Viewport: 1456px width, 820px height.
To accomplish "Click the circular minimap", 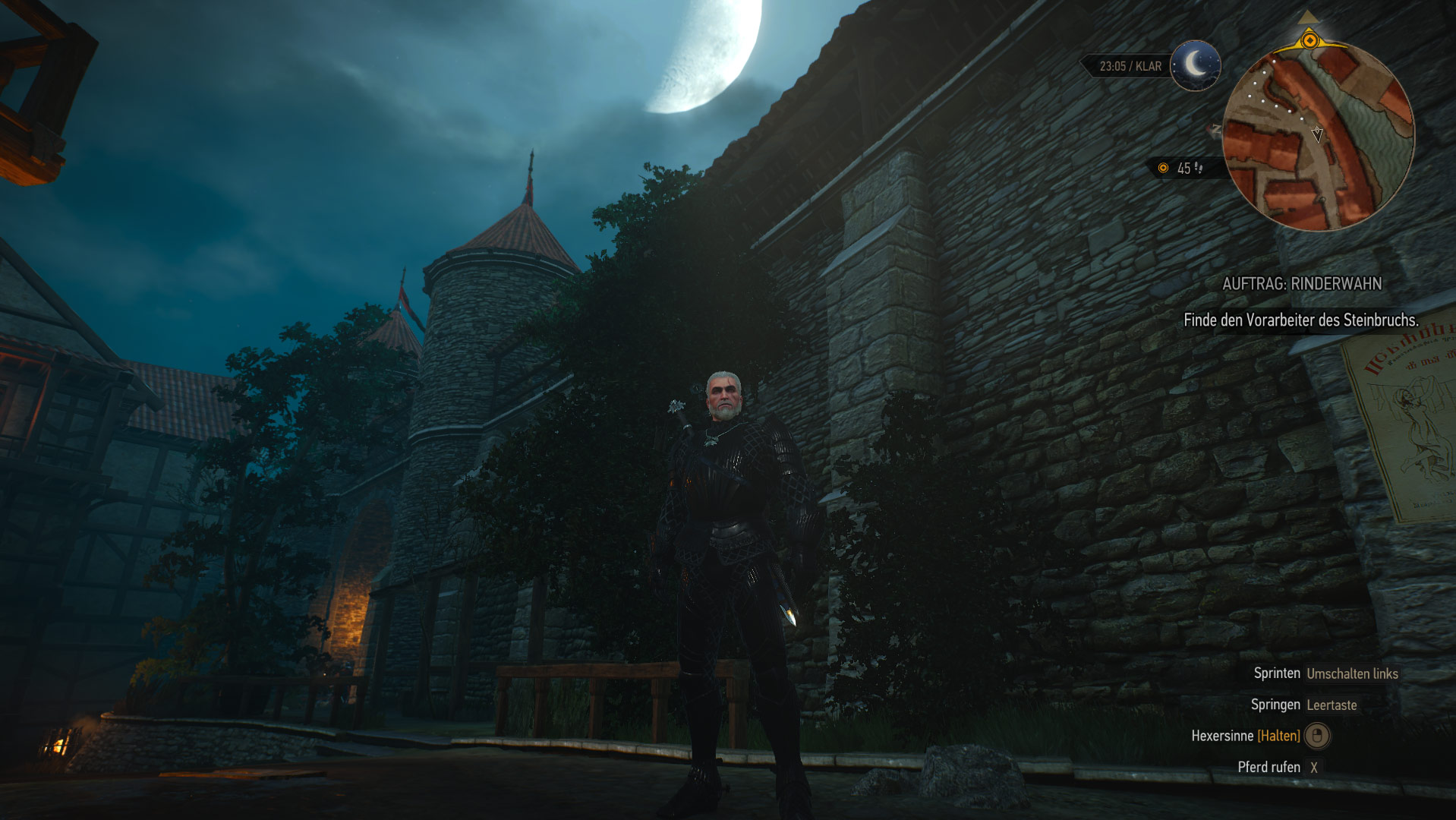I will coord(1319,137).
